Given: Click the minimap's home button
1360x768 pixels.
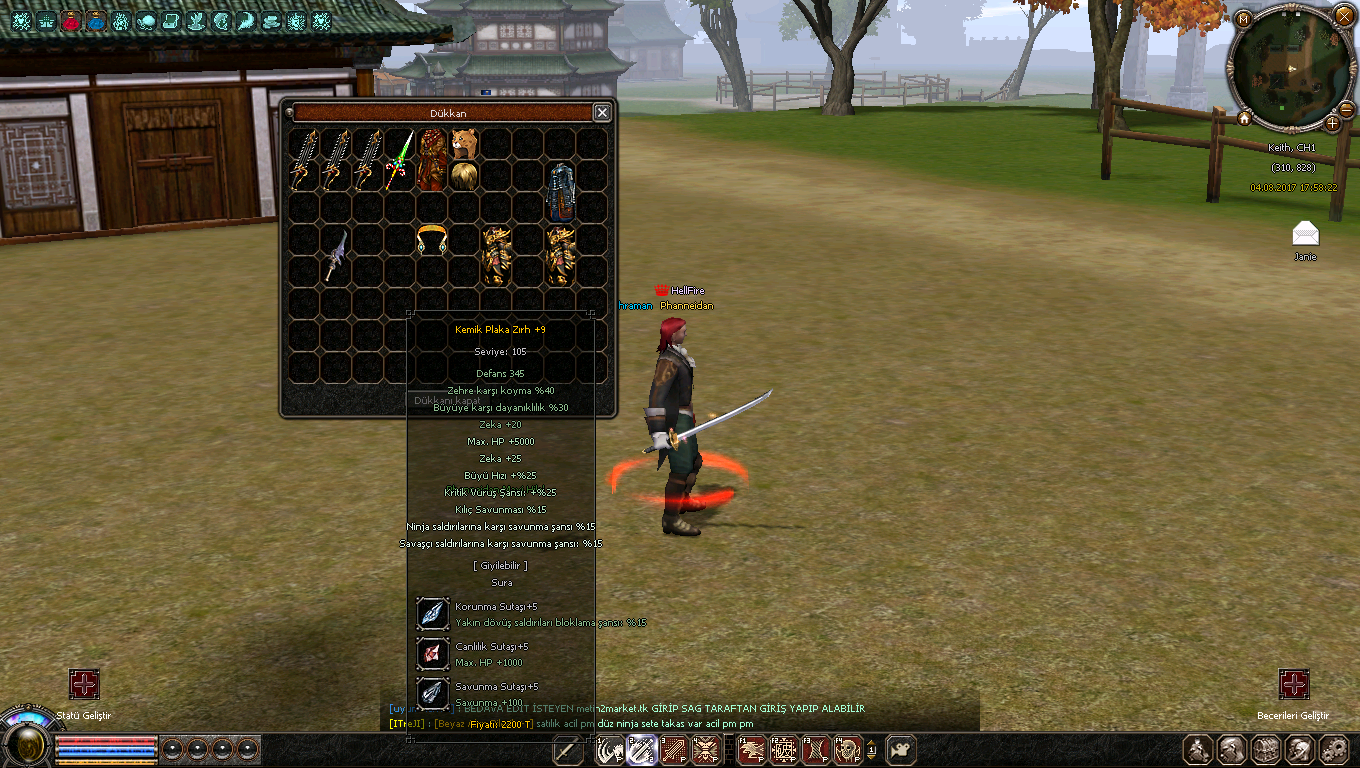Looking at the screenshot, I should pos(1244,118).
